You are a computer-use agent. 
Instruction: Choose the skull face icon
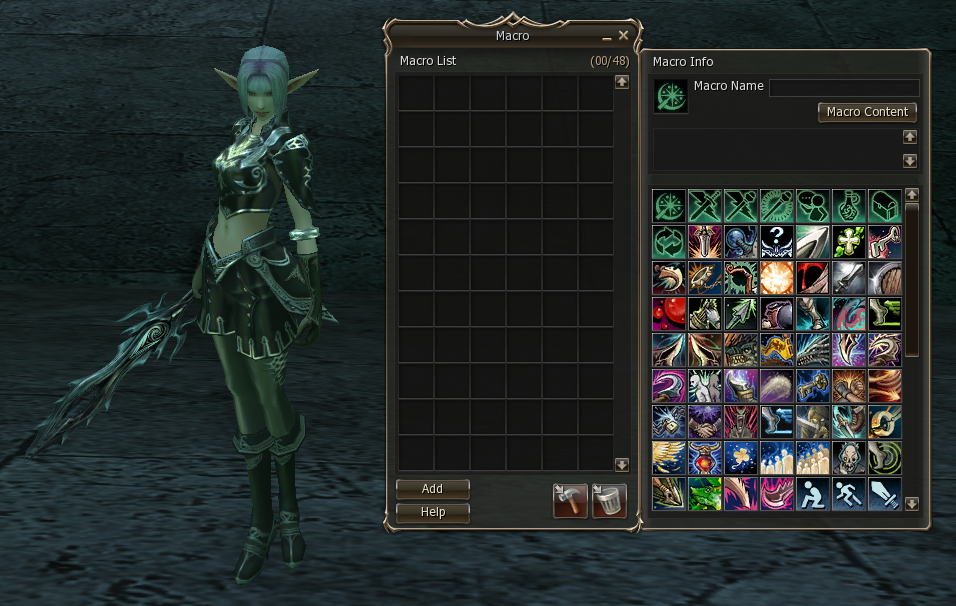(x=848, y=457)
